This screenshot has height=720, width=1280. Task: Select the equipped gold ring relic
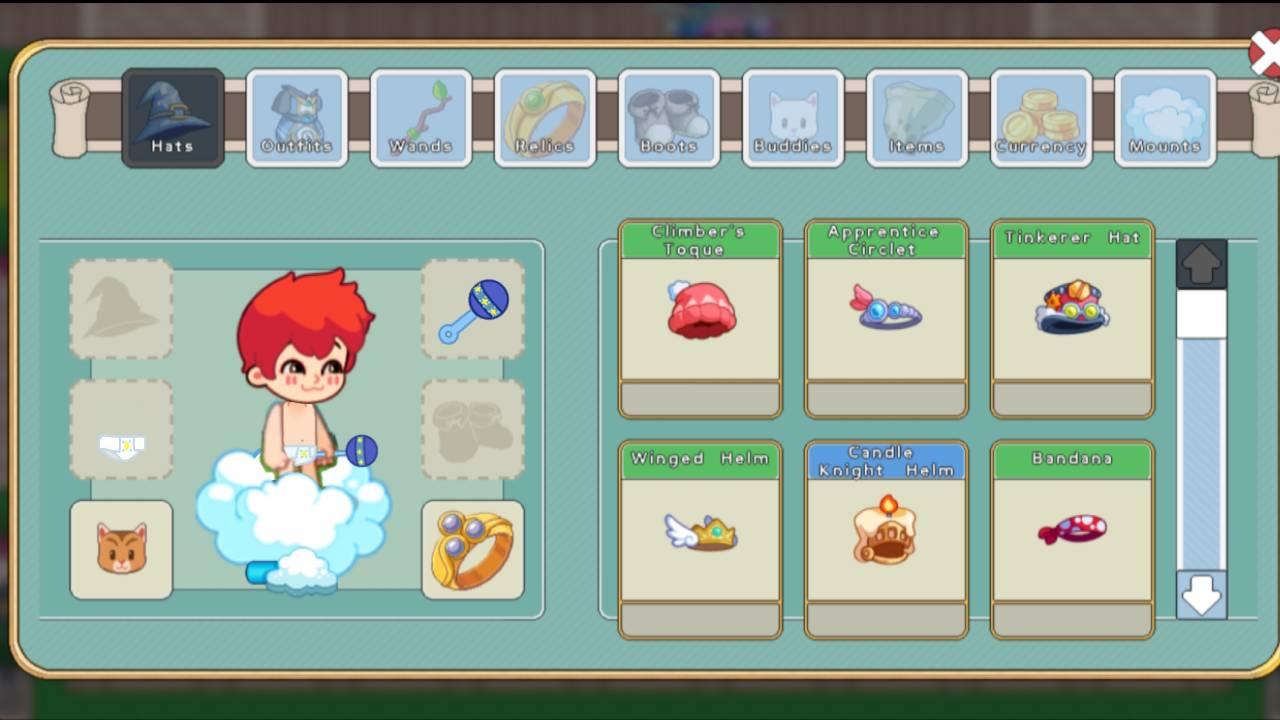[x=472, y=549]
